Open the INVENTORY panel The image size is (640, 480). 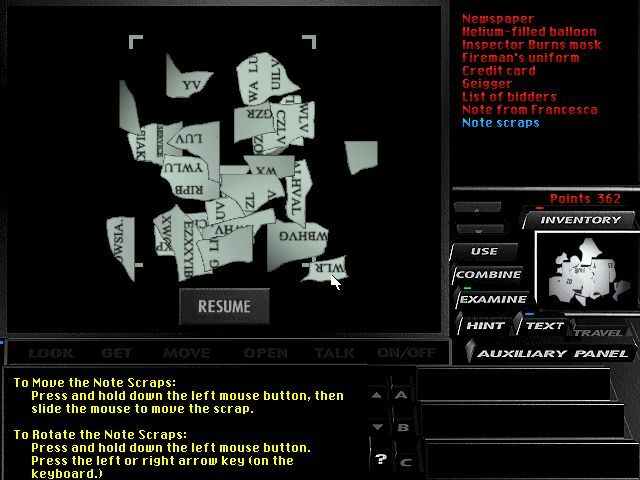tap(580, 220)
